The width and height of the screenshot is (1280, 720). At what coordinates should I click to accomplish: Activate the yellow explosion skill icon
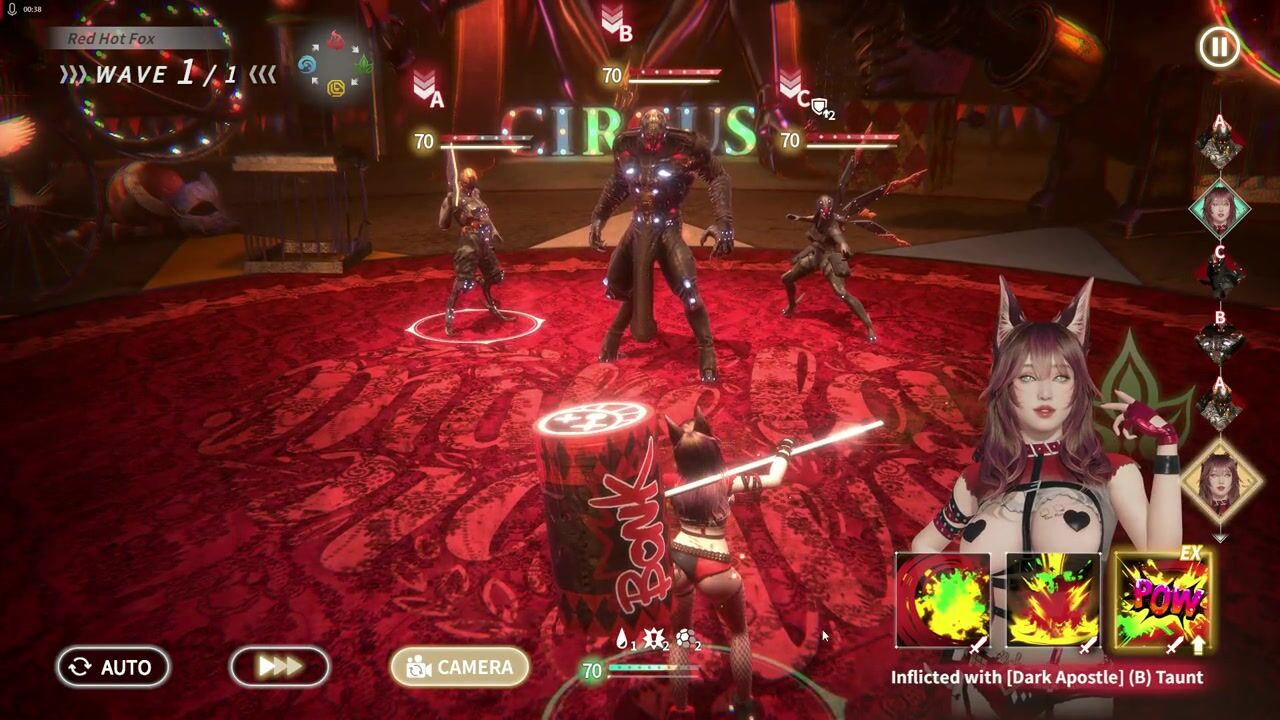(1052, 602)
